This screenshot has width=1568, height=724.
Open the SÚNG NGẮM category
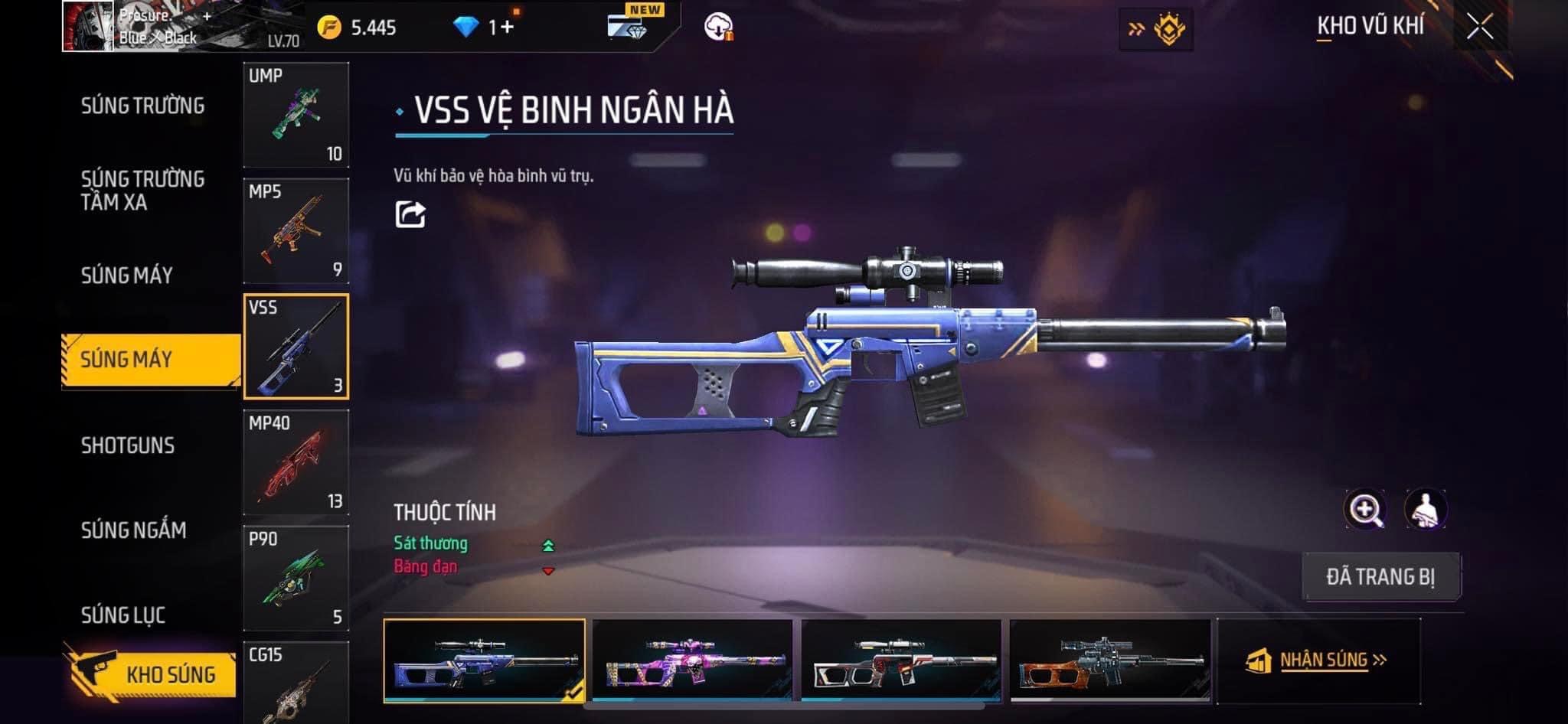pos(133,530)
